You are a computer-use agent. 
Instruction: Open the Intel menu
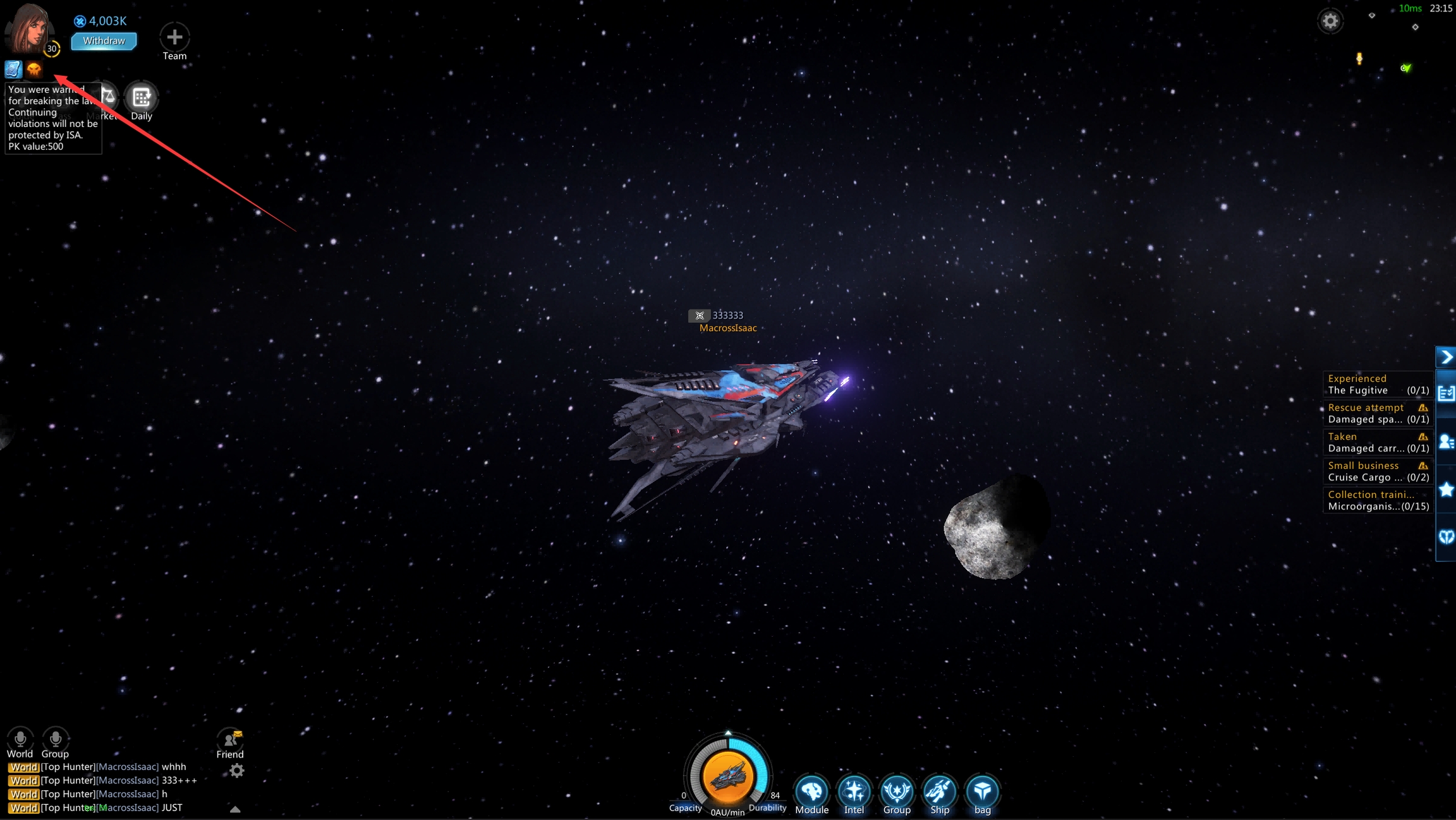coord(854,791)
